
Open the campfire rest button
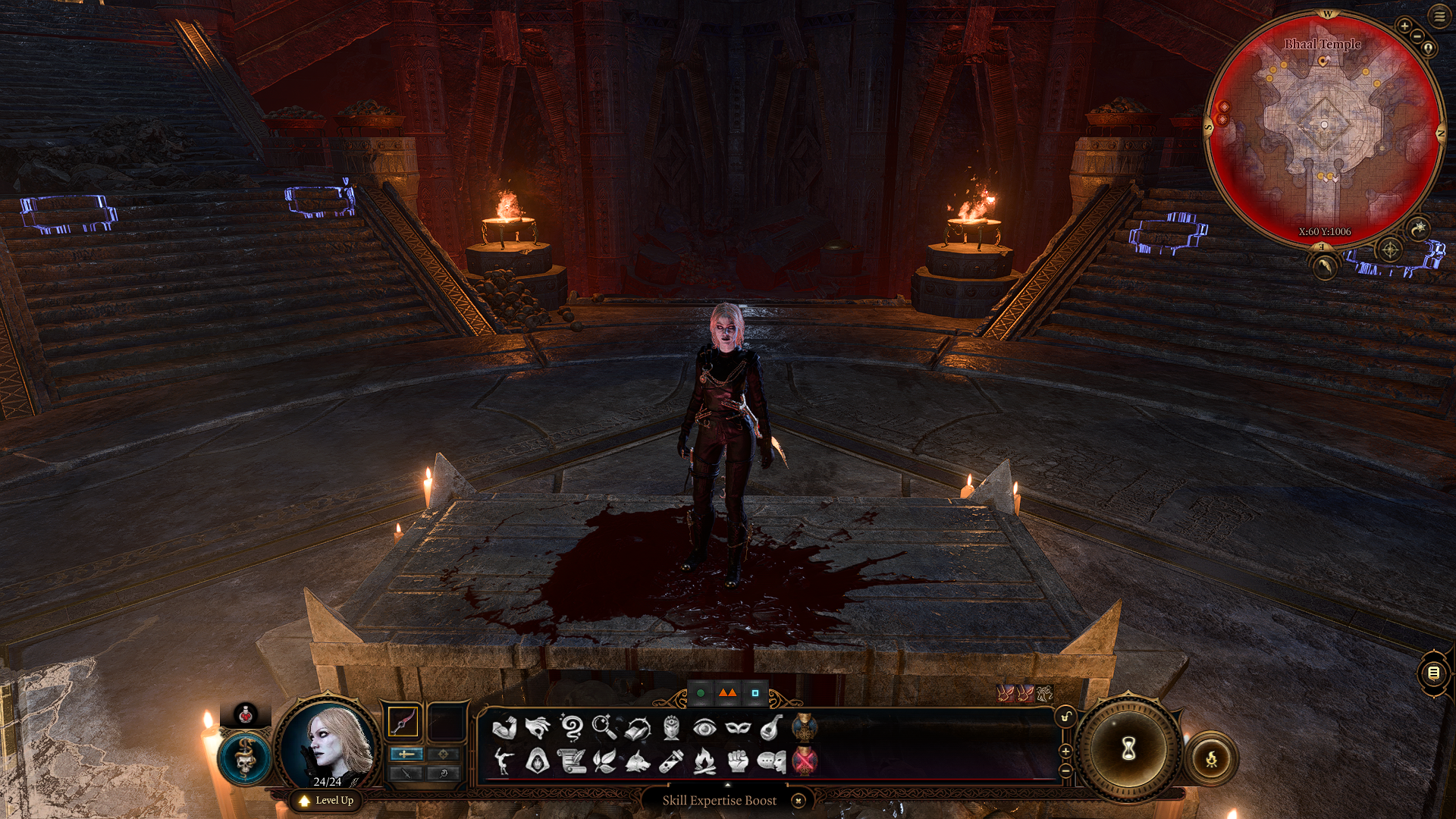point(1211,758)
